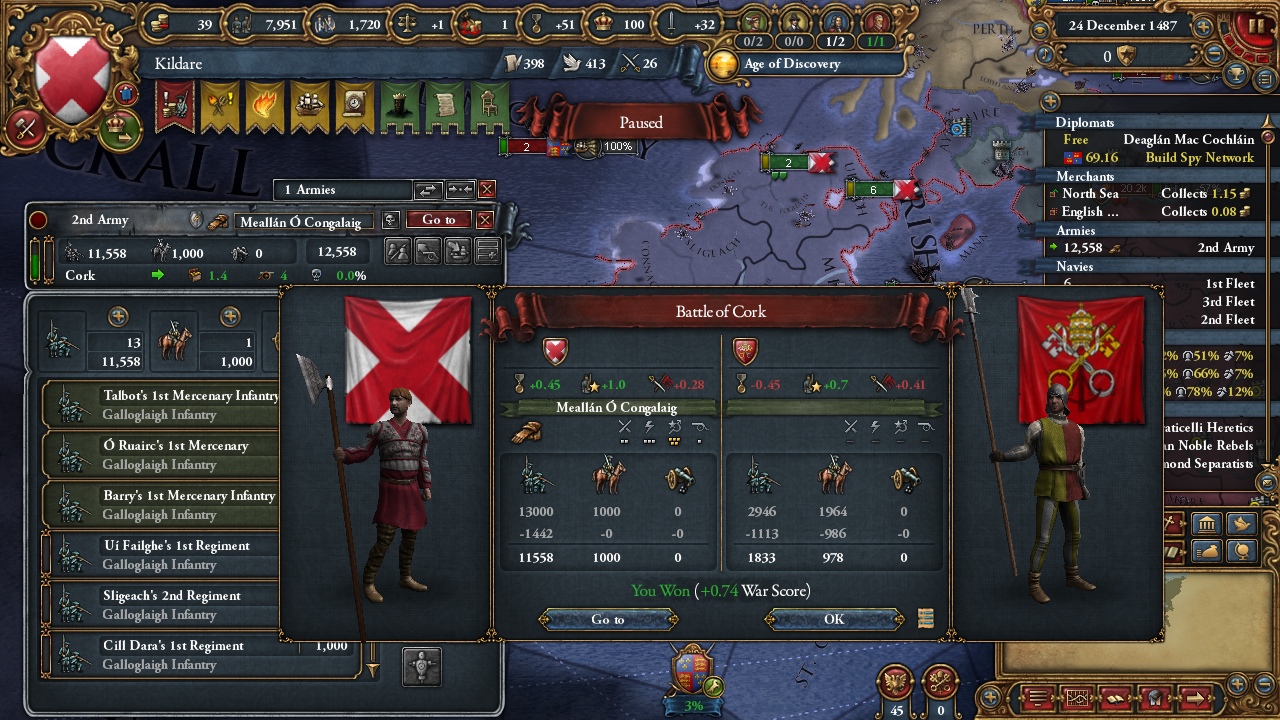The width and height of the screenshot is (1280, 720).
Task: Click OK to close the Battle of Cork
Action: [834, 619]
